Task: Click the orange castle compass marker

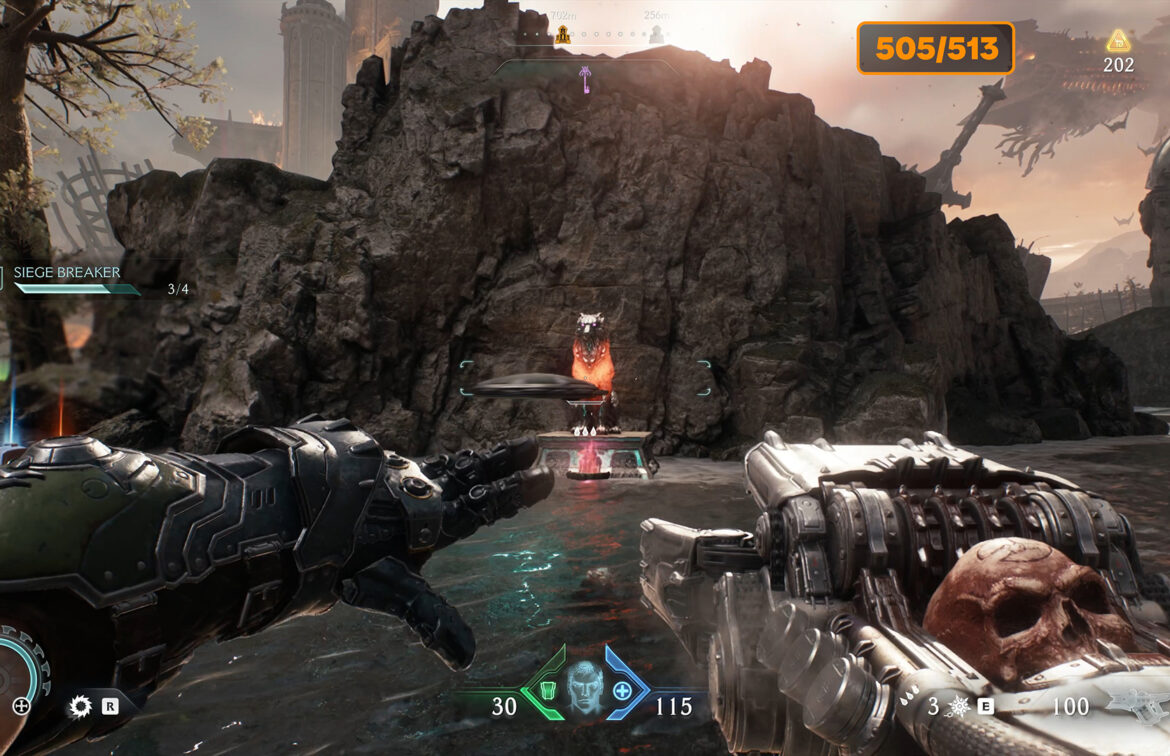Action: tap(563, 36)
